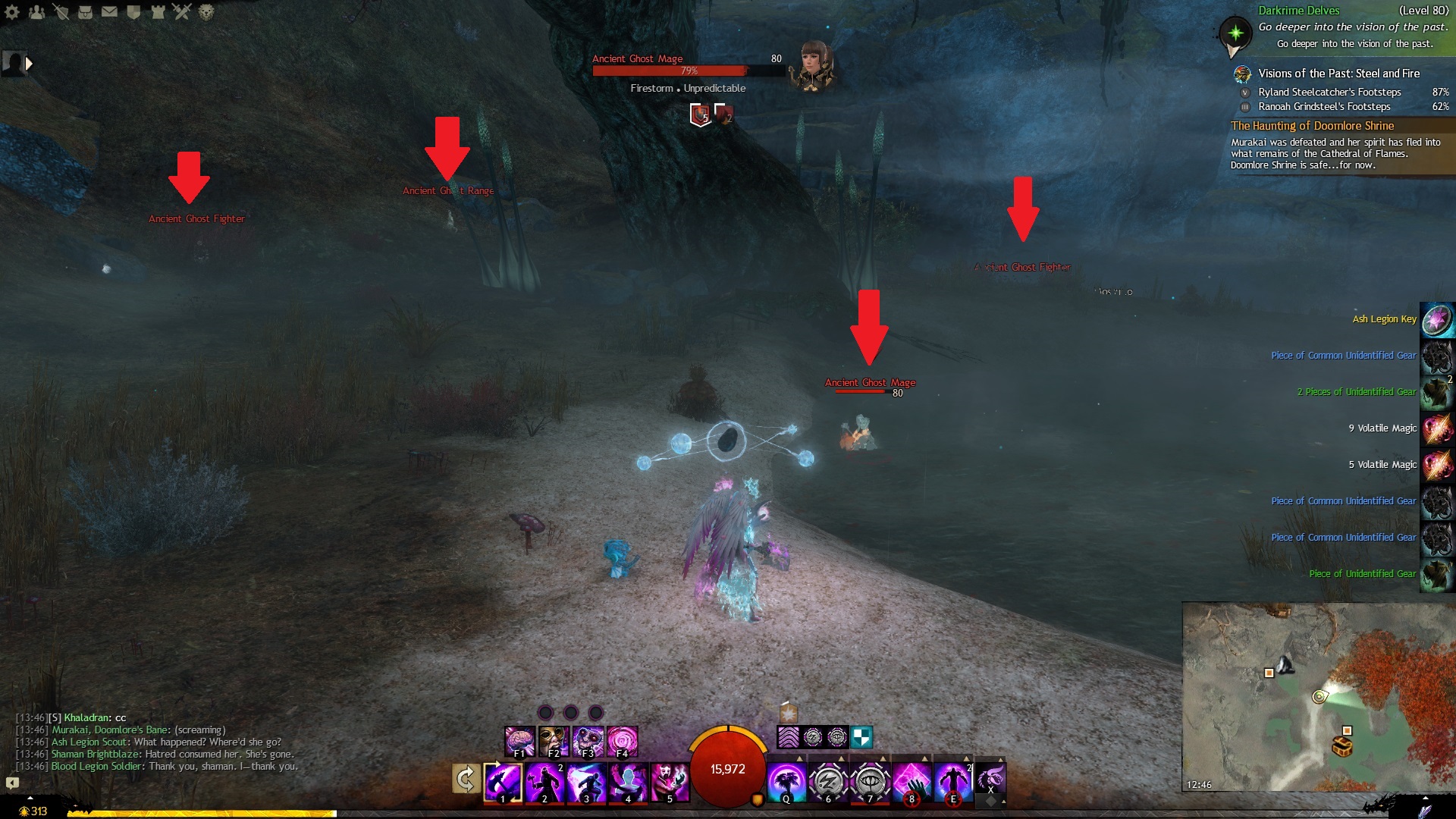Open the inventory bag icon
Viewport: 1456px width, 819px height.
(85, 12)
